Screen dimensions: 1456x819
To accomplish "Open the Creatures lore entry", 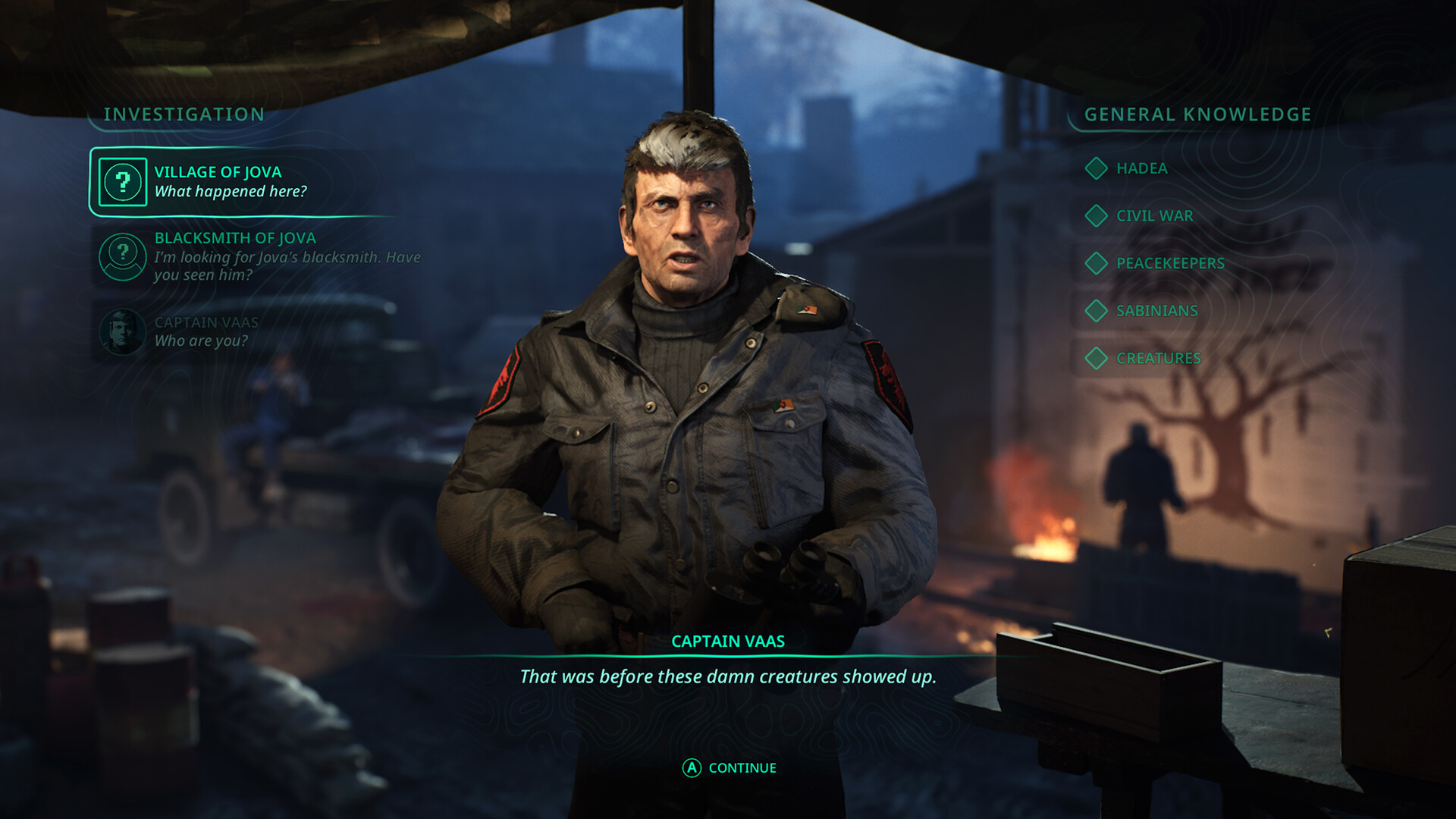I will click(1156, 358).
